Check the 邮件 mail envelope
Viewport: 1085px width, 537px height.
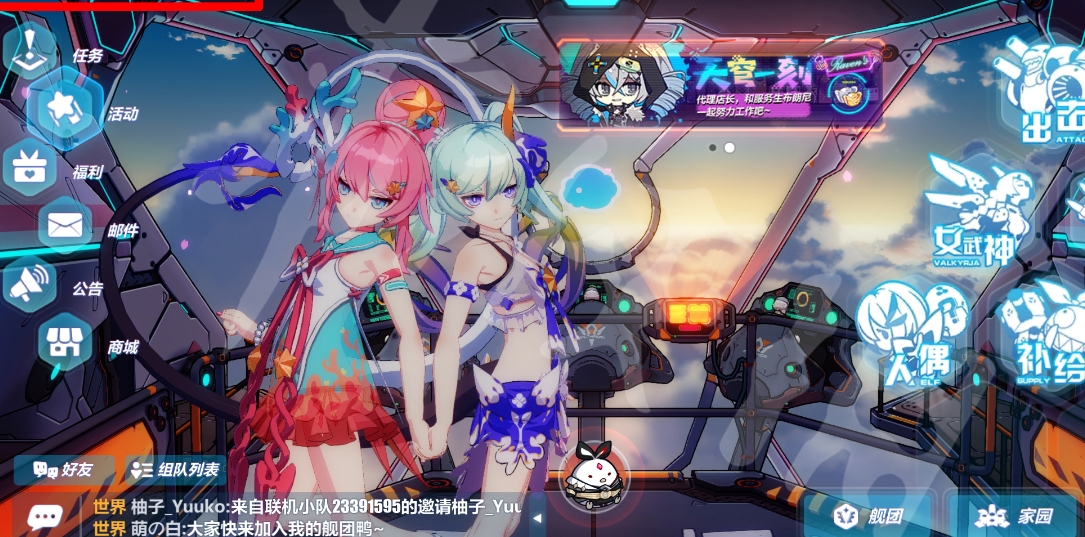coord(66,225)
